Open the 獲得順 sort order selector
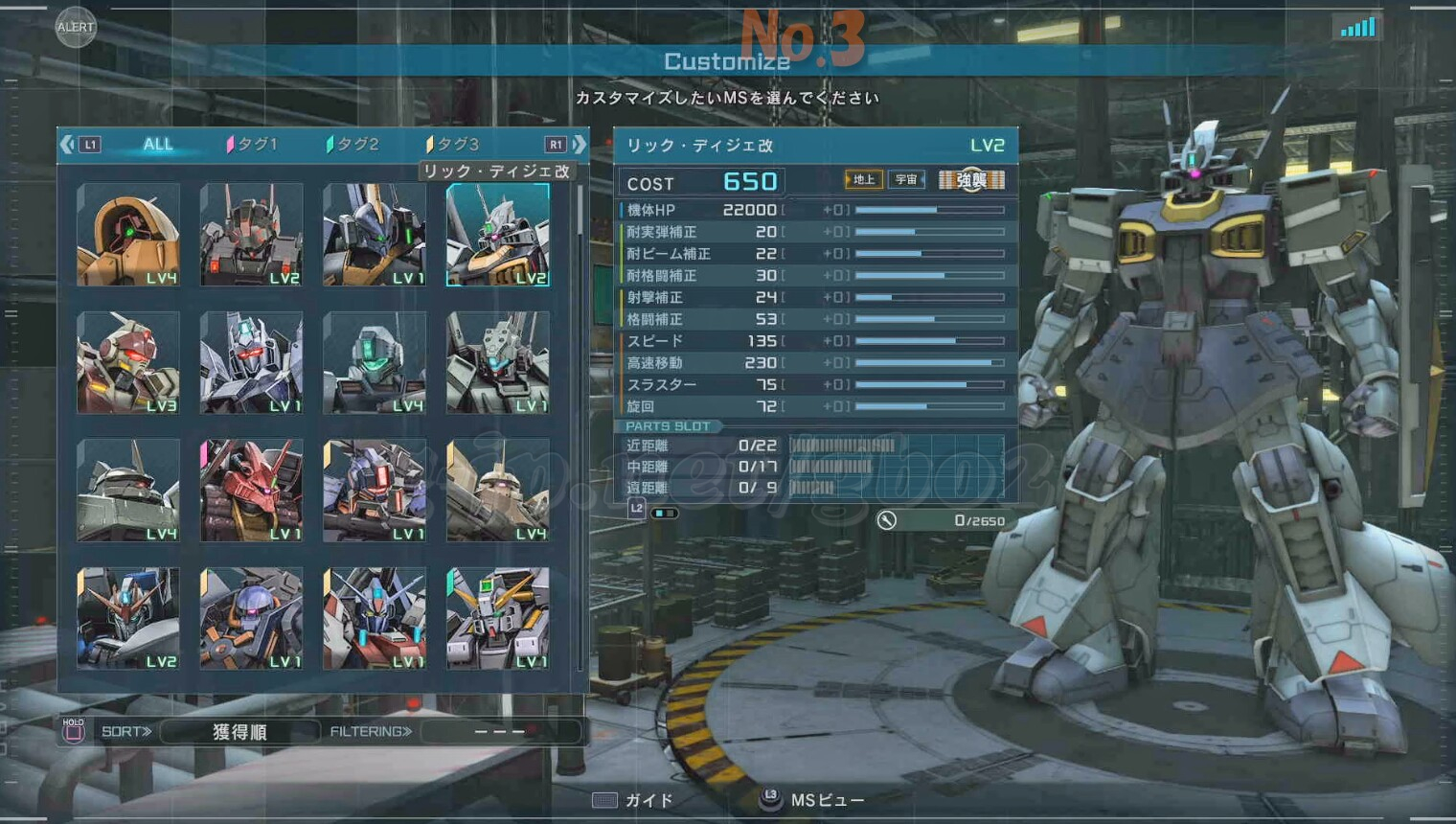1456x824 pixels. pos(239,732)
